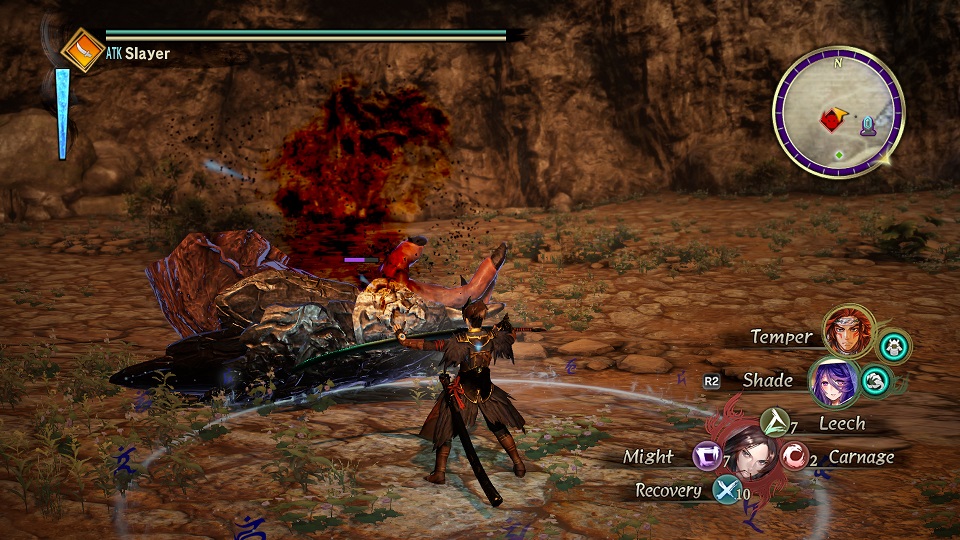Click the armor icon beside Temper
This screenshot has height=540, width=960.
point(894,347)
